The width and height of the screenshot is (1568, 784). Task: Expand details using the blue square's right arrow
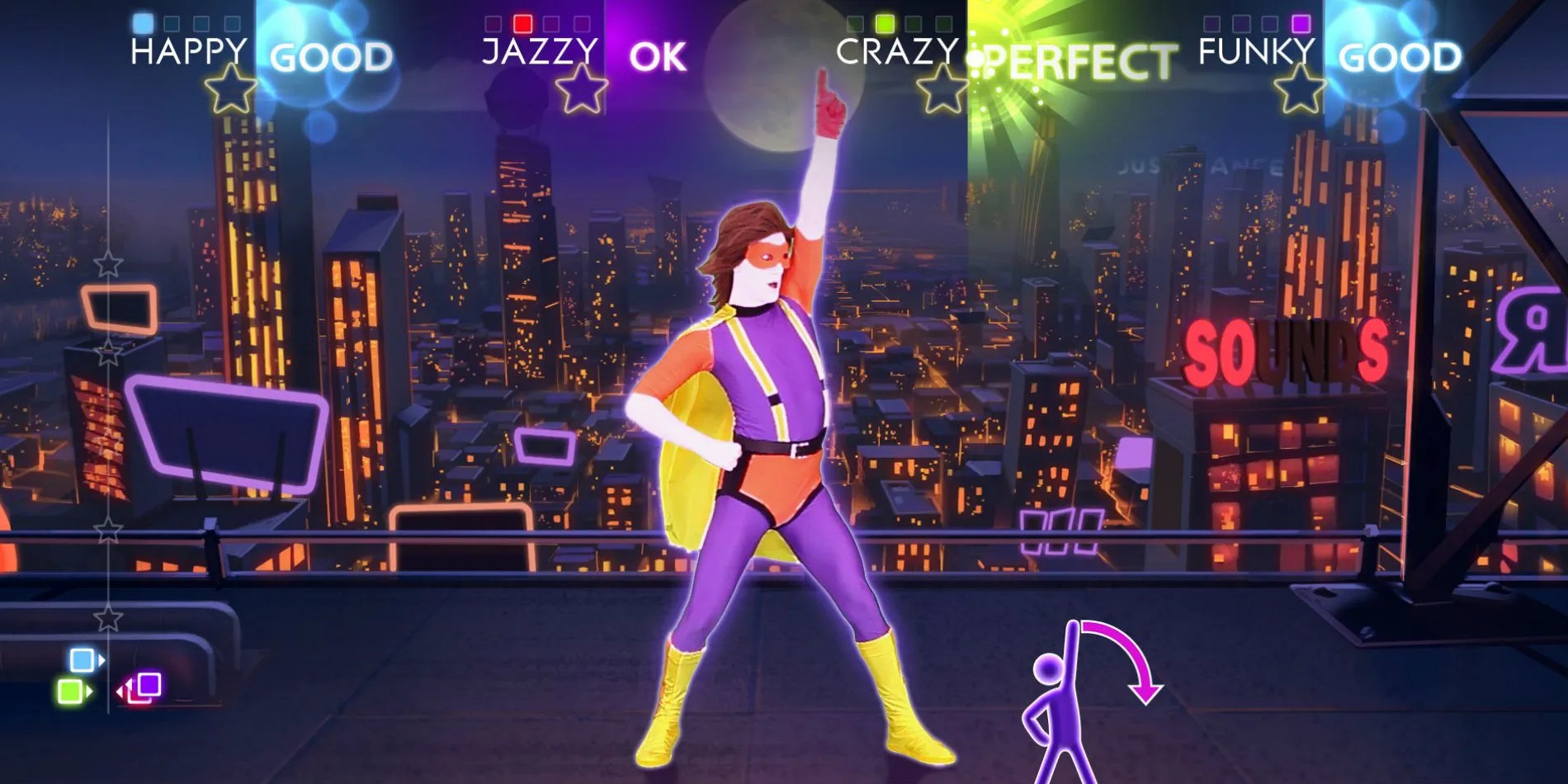(102, 659)
